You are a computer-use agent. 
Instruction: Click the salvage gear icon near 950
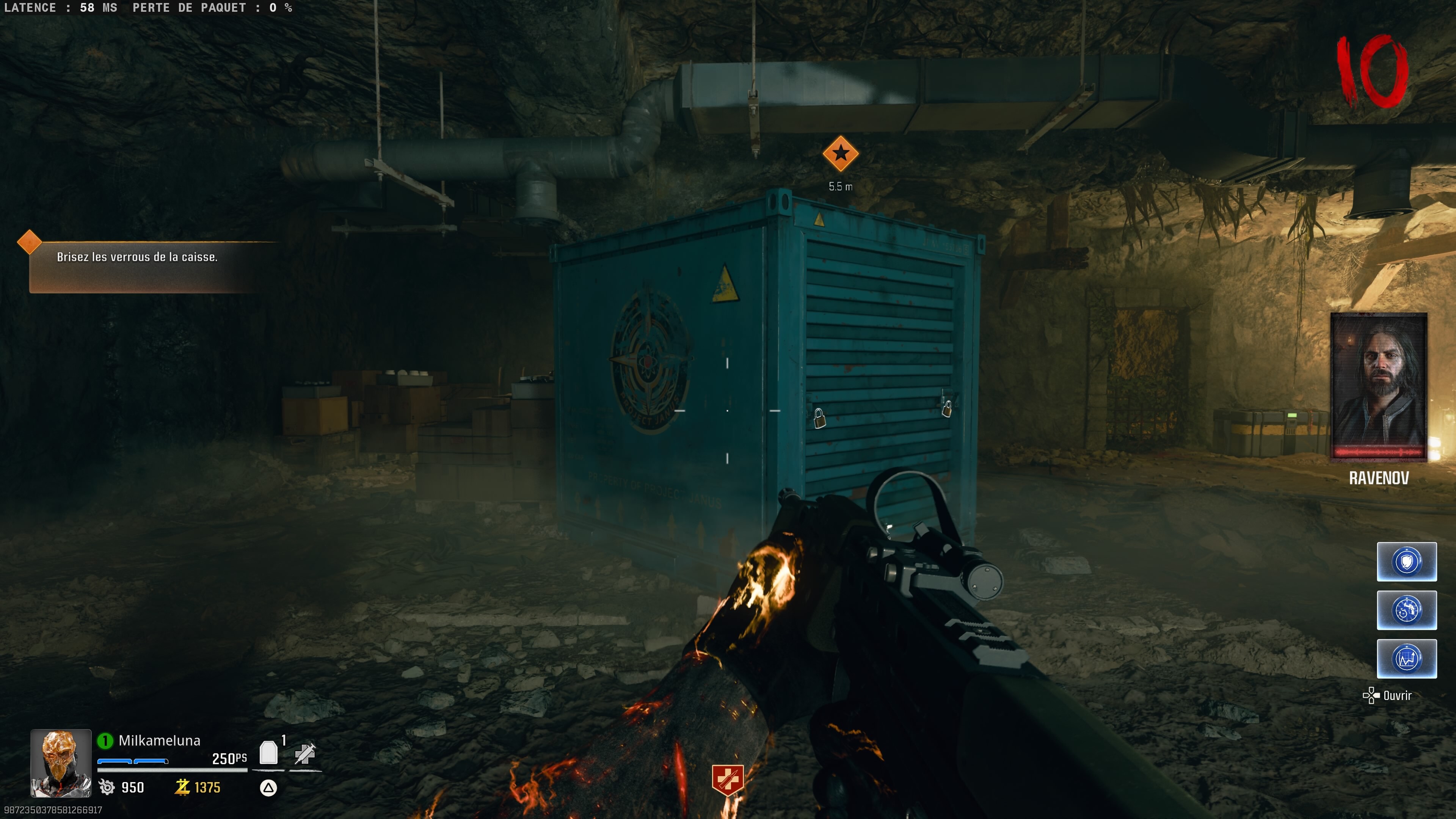(x=107, y=787)
